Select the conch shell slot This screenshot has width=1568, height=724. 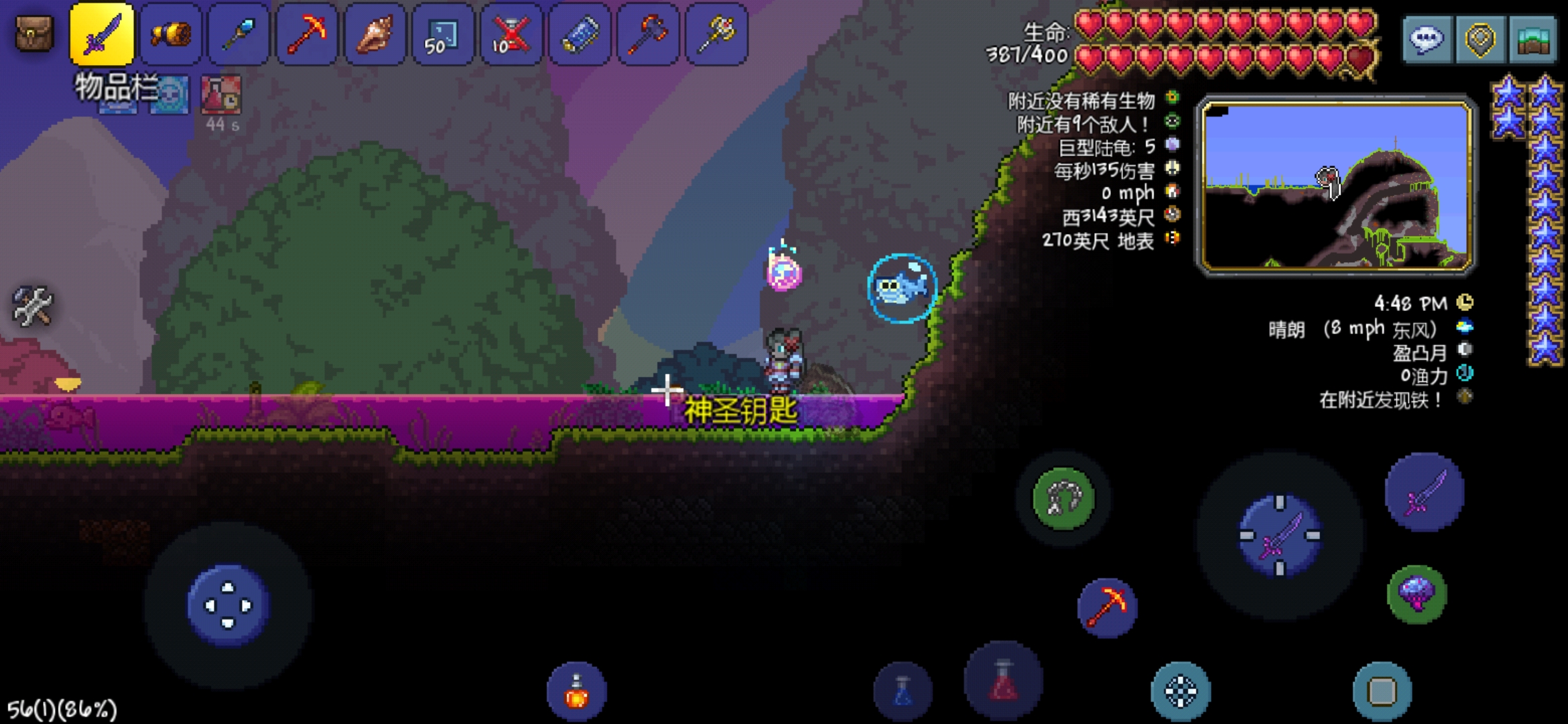click(x=375, y=34)
